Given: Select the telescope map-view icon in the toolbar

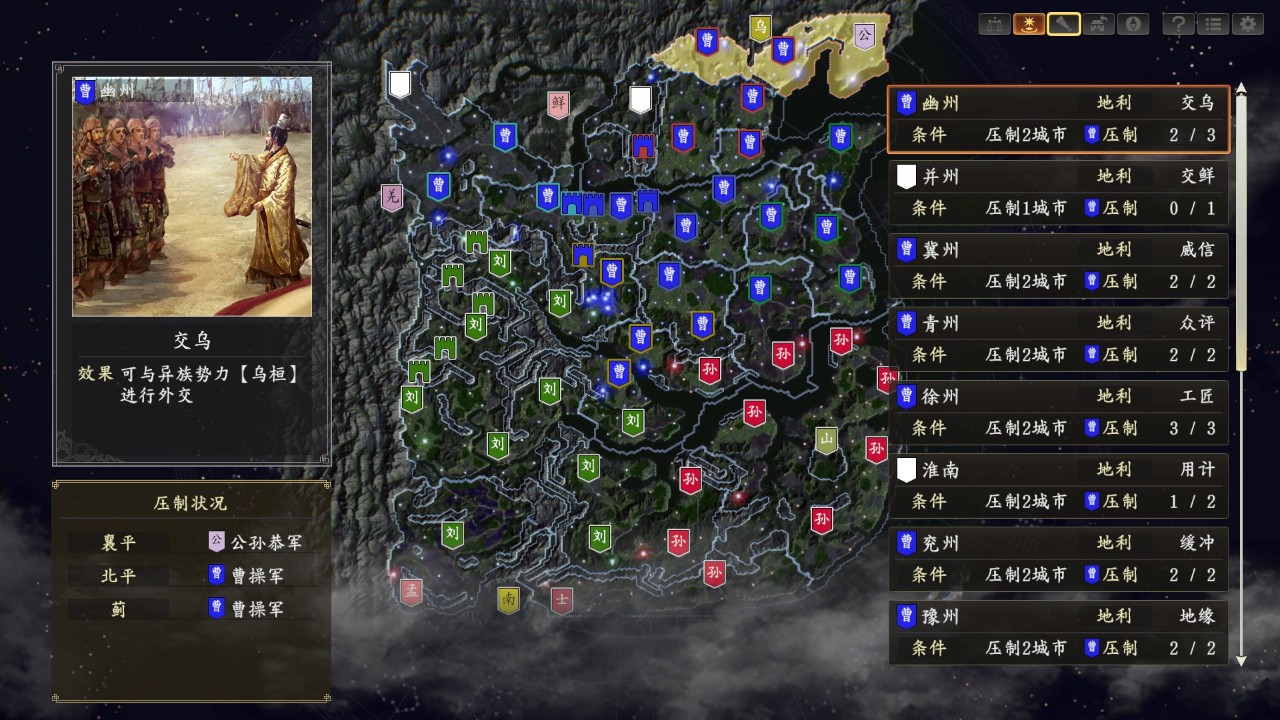Looking at the screenshot, I should point(1065,24).
